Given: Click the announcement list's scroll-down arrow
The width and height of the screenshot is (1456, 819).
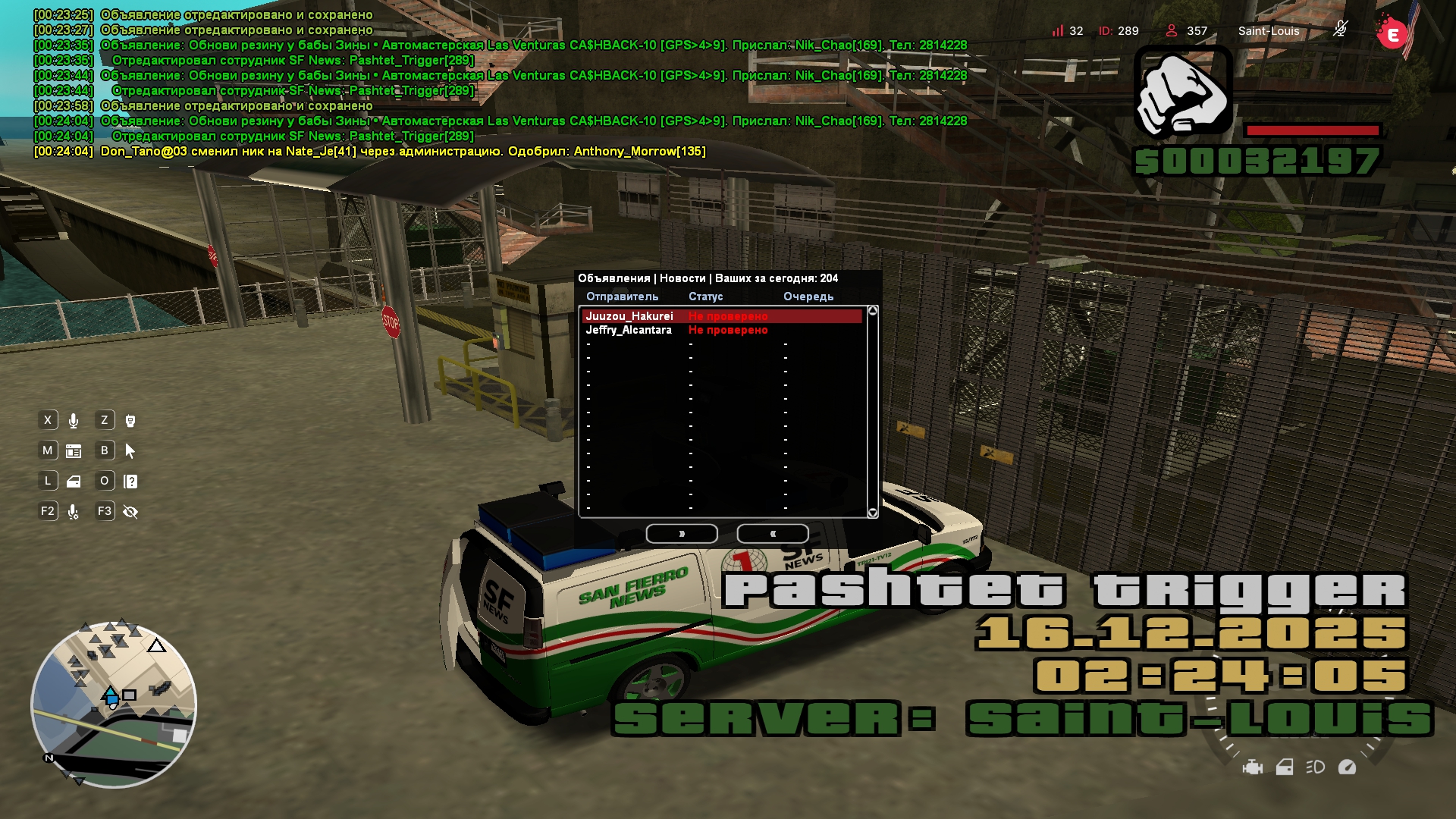Looking at the screenshot, I should click(873, 513).
